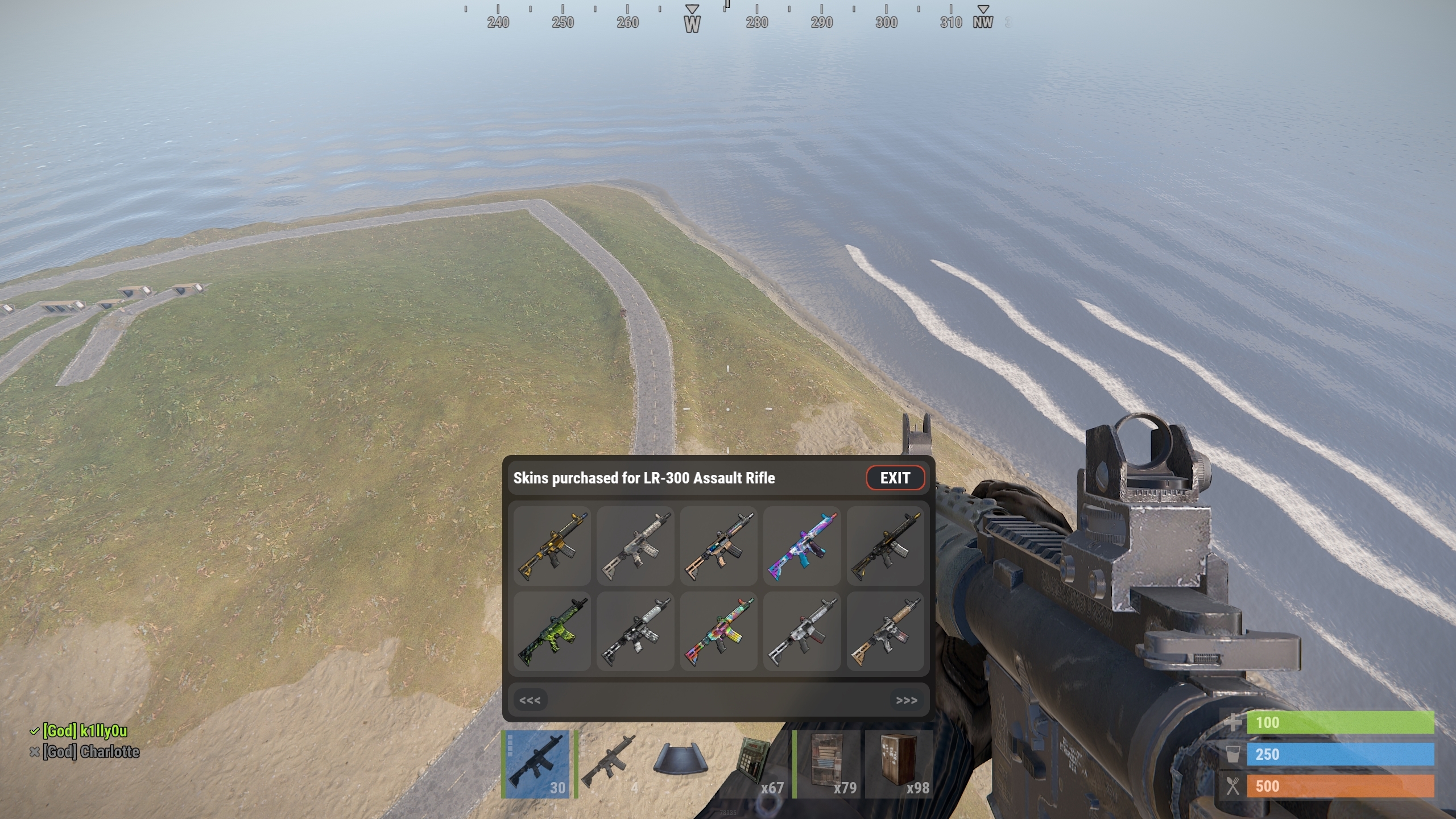Select the highlighted LR-300 hotbar slot

[x=536, y=764]
